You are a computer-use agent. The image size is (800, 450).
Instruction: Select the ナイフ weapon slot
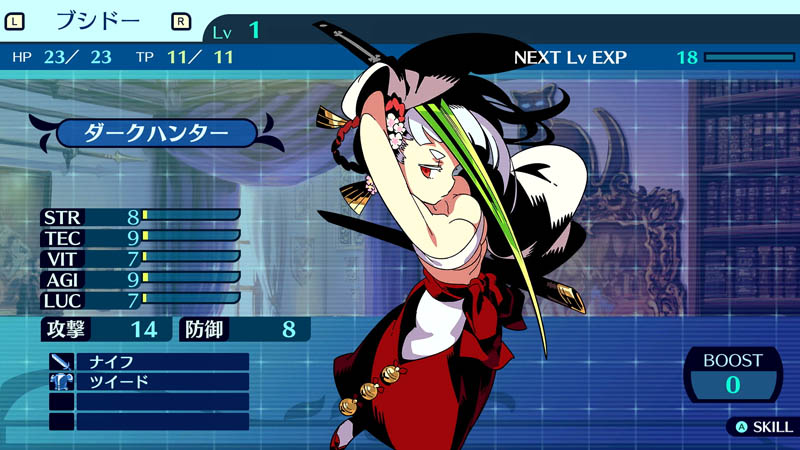tap(148, 361)
